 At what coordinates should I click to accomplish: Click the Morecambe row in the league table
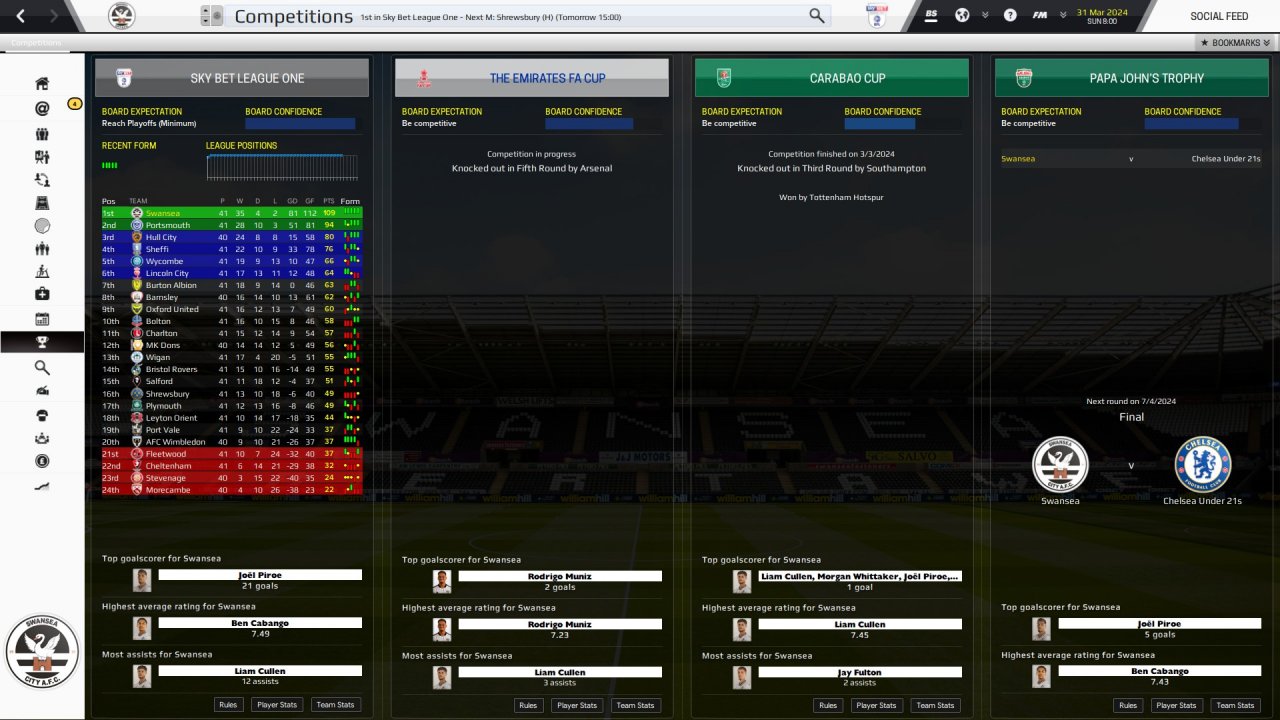[168, 490]
